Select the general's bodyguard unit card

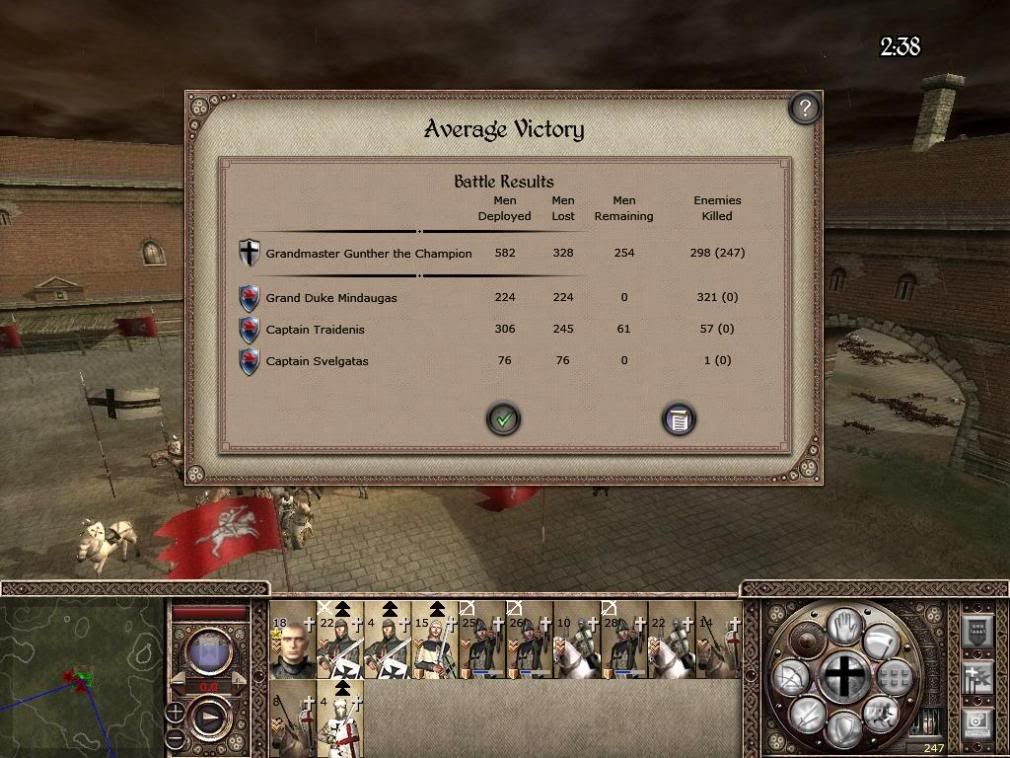click(293, 640)
